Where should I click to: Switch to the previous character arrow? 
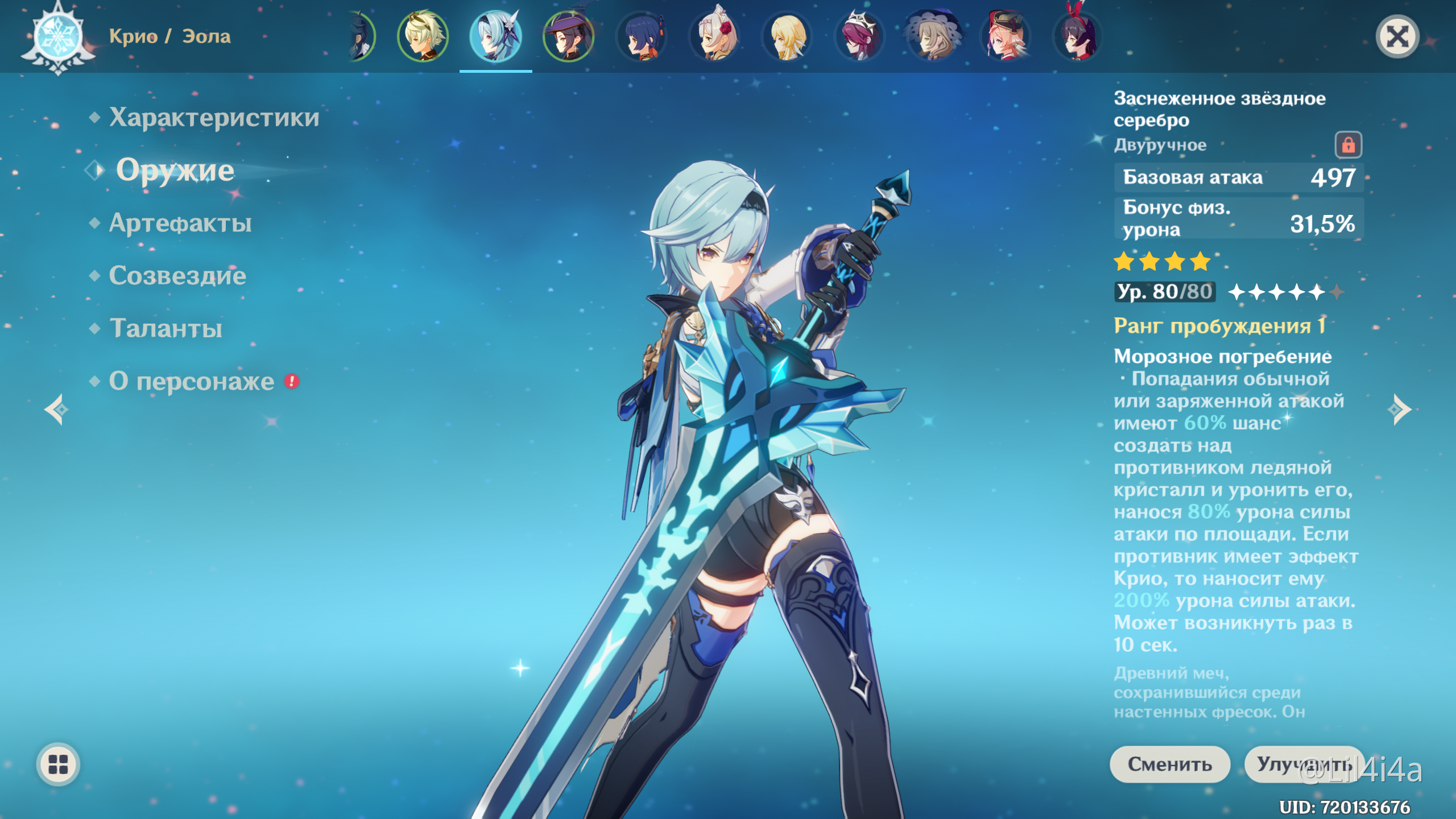[x=57, y=409]
